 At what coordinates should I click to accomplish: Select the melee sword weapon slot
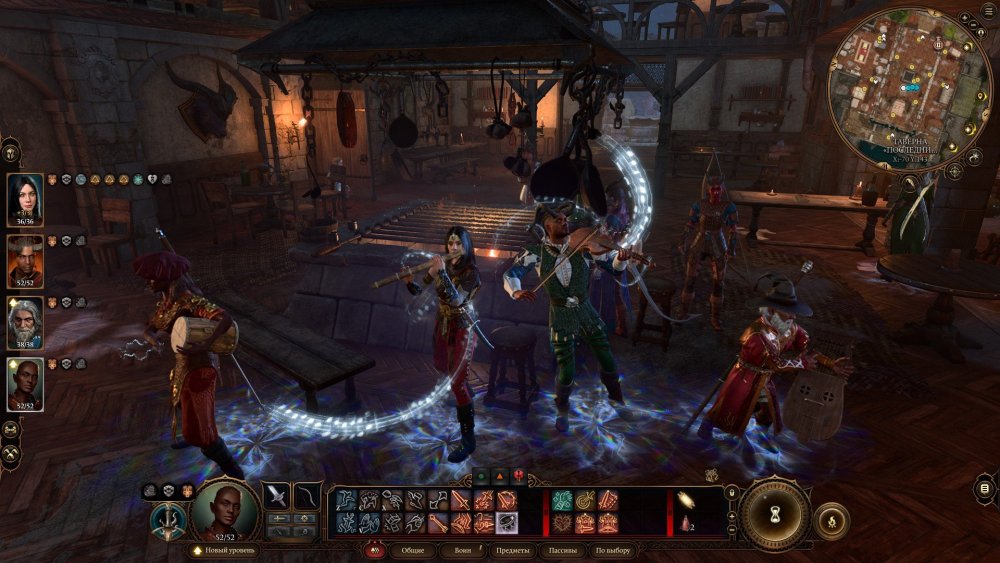click(276, 496)
